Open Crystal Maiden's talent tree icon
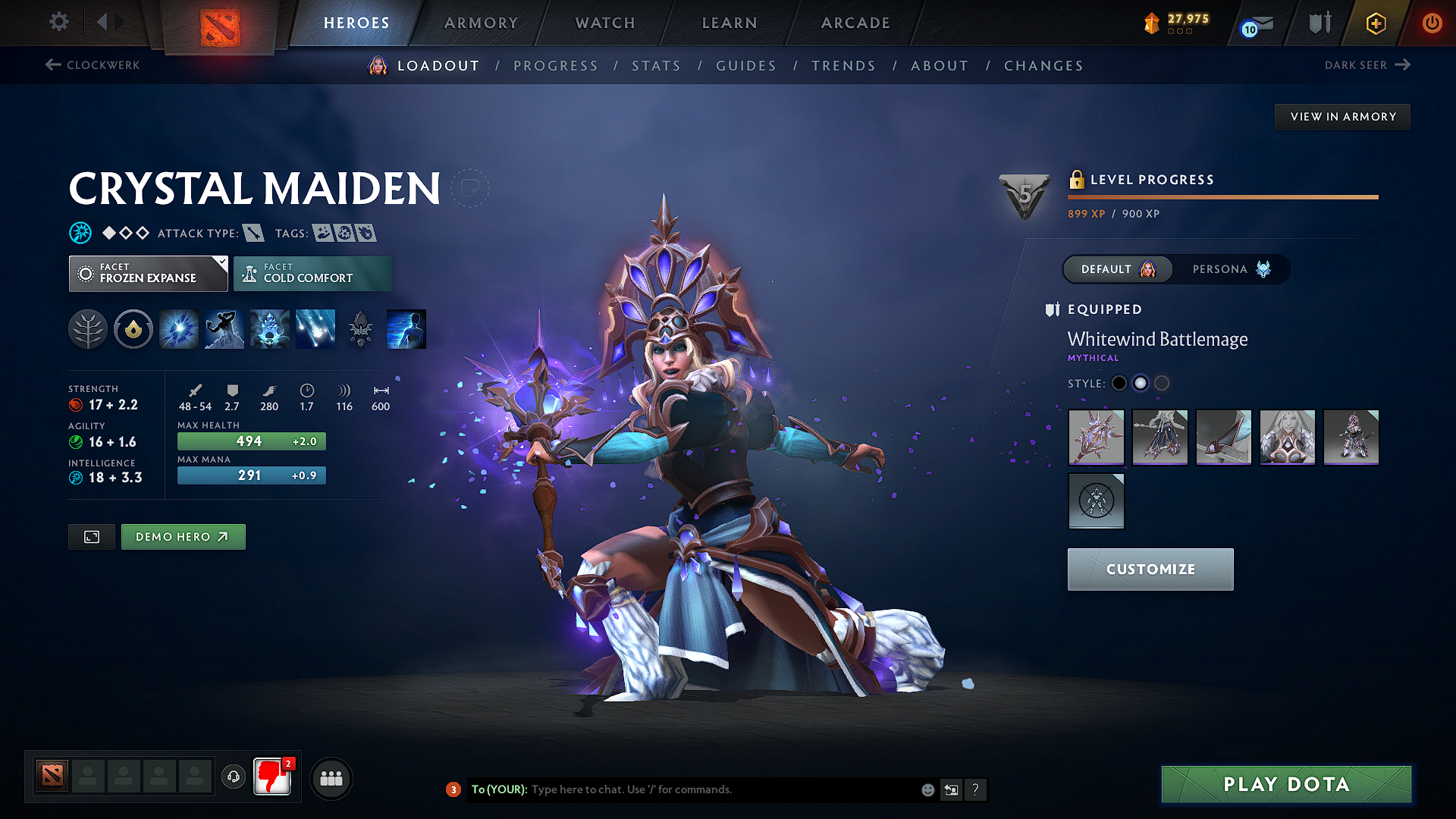1456x819 pixels. (x=88, y=328)
